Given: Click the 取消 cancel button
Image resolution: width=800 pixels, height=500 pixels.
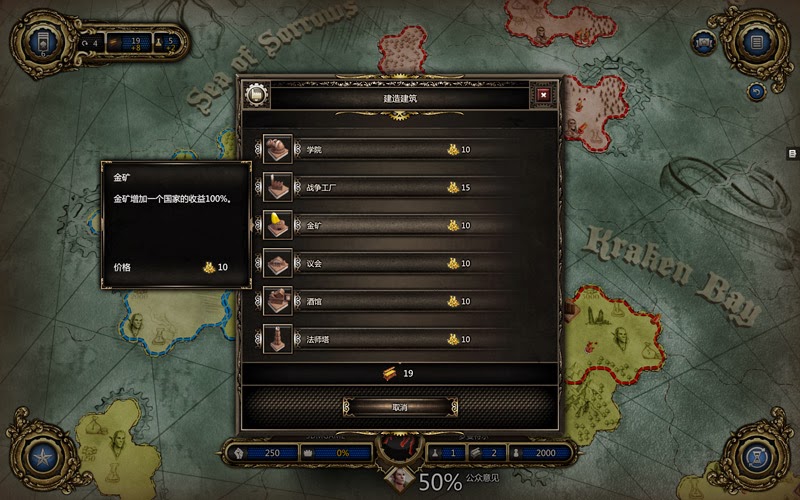Looking at the screenshot, I should click(x=400, y=407).
